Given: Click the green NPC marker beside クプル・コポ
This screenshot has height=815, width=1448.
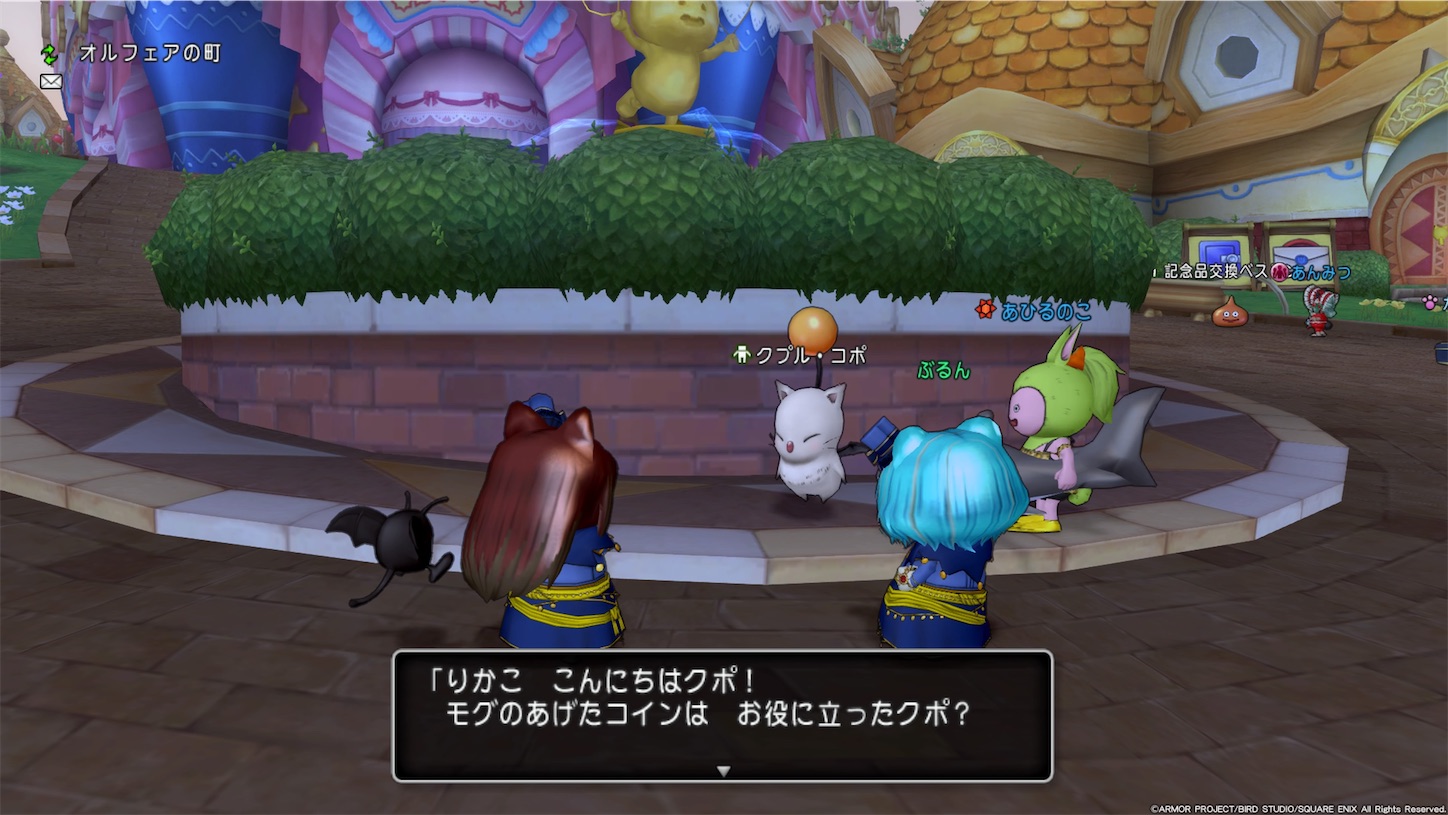Looking at the screenshot, I should 741,354.
